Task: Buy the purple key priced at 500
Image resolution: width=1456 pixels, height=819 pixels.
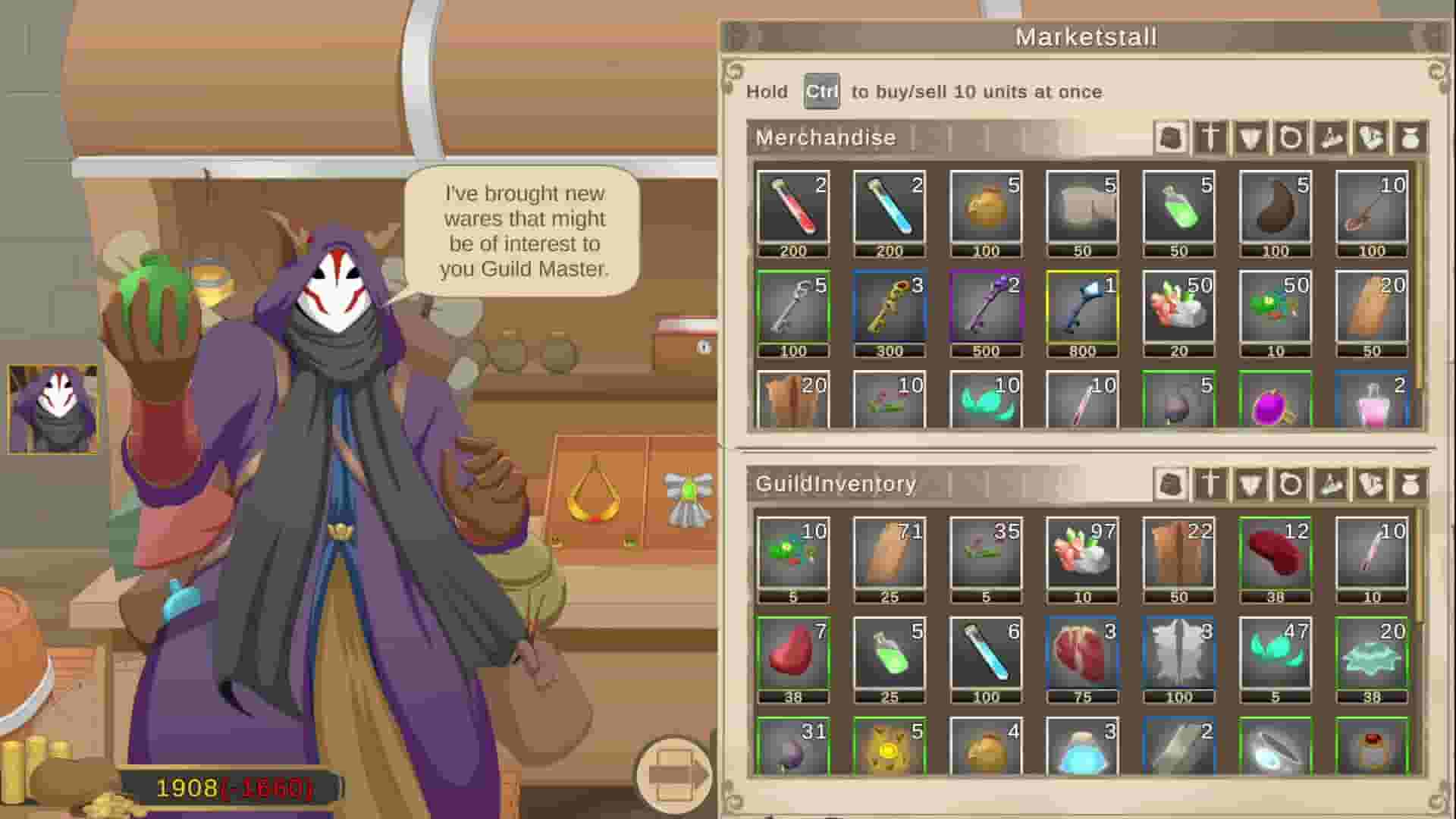Action: [986, 311]
